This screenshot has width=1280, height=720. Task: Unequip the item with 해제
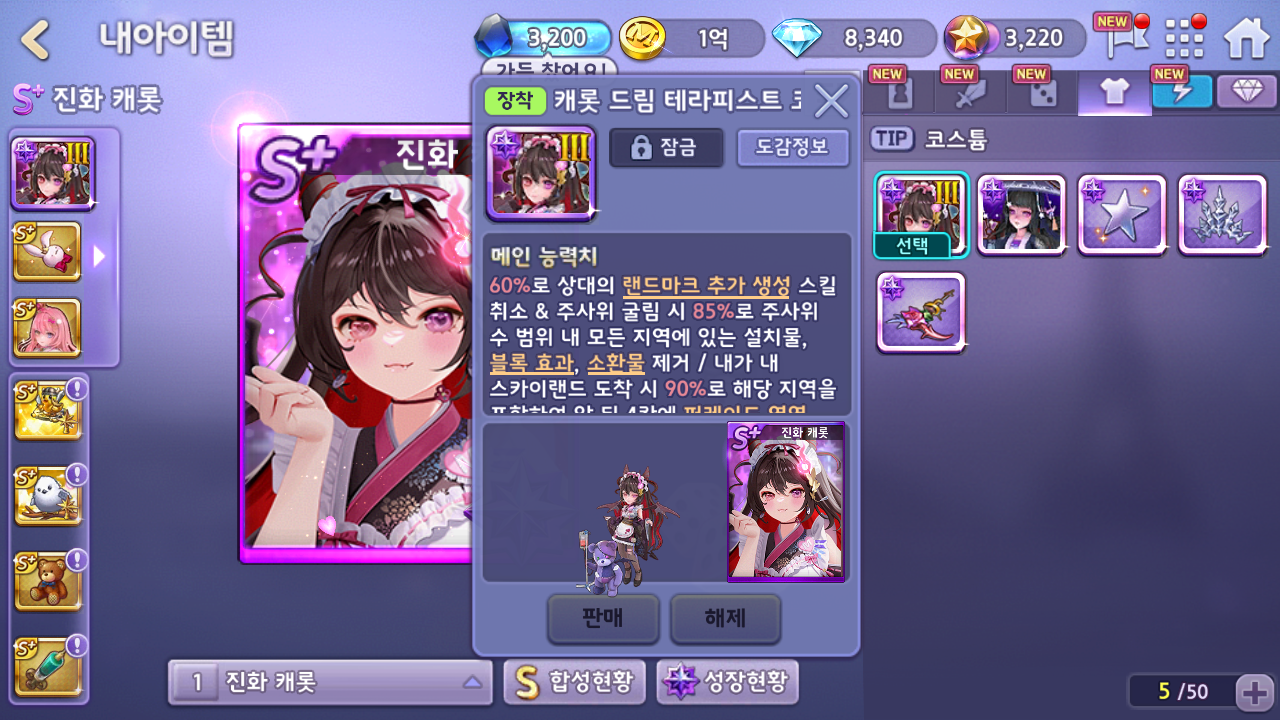(x=725, y=618)
